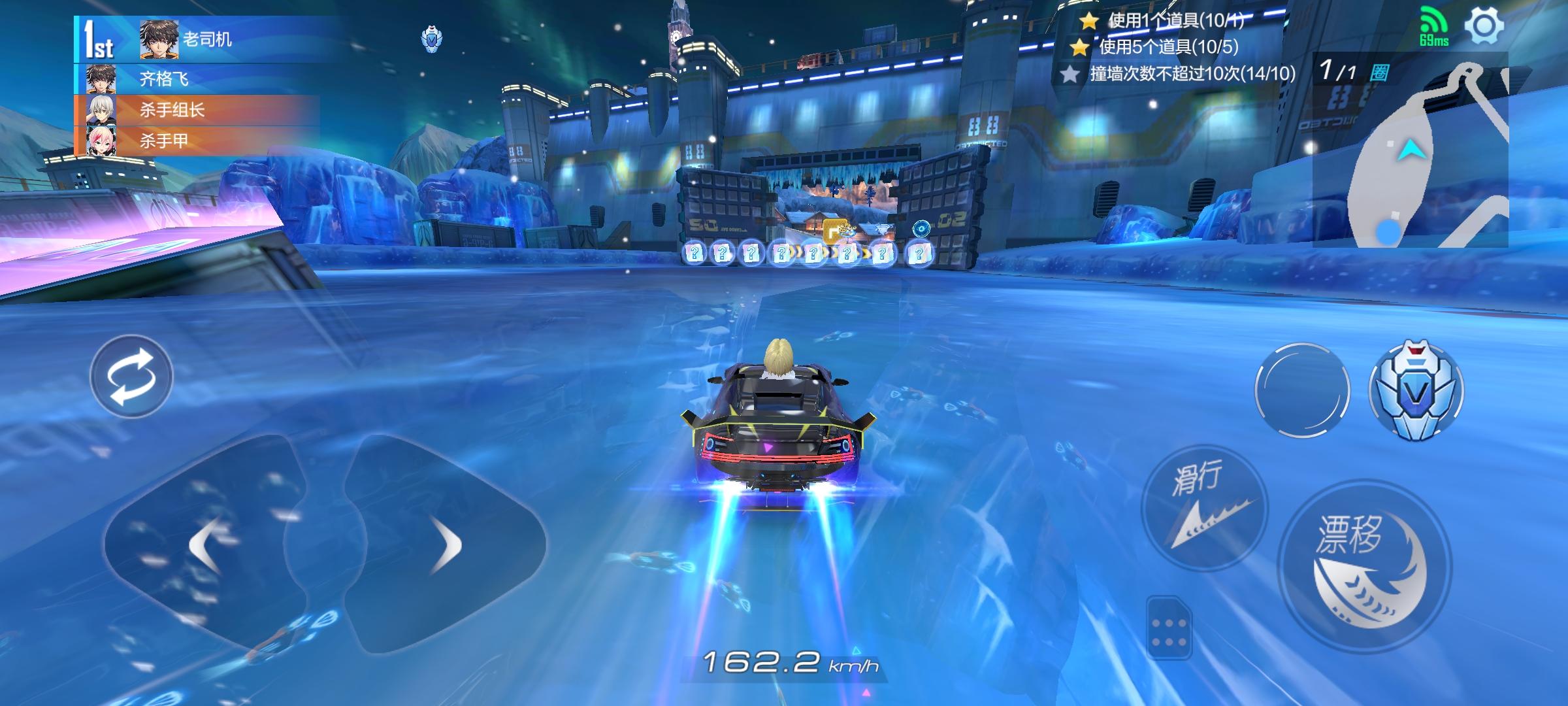This screenshot has width=1568, height=706.
Task: Tap the empty item slot circle
Action: tap(1301, 391)
